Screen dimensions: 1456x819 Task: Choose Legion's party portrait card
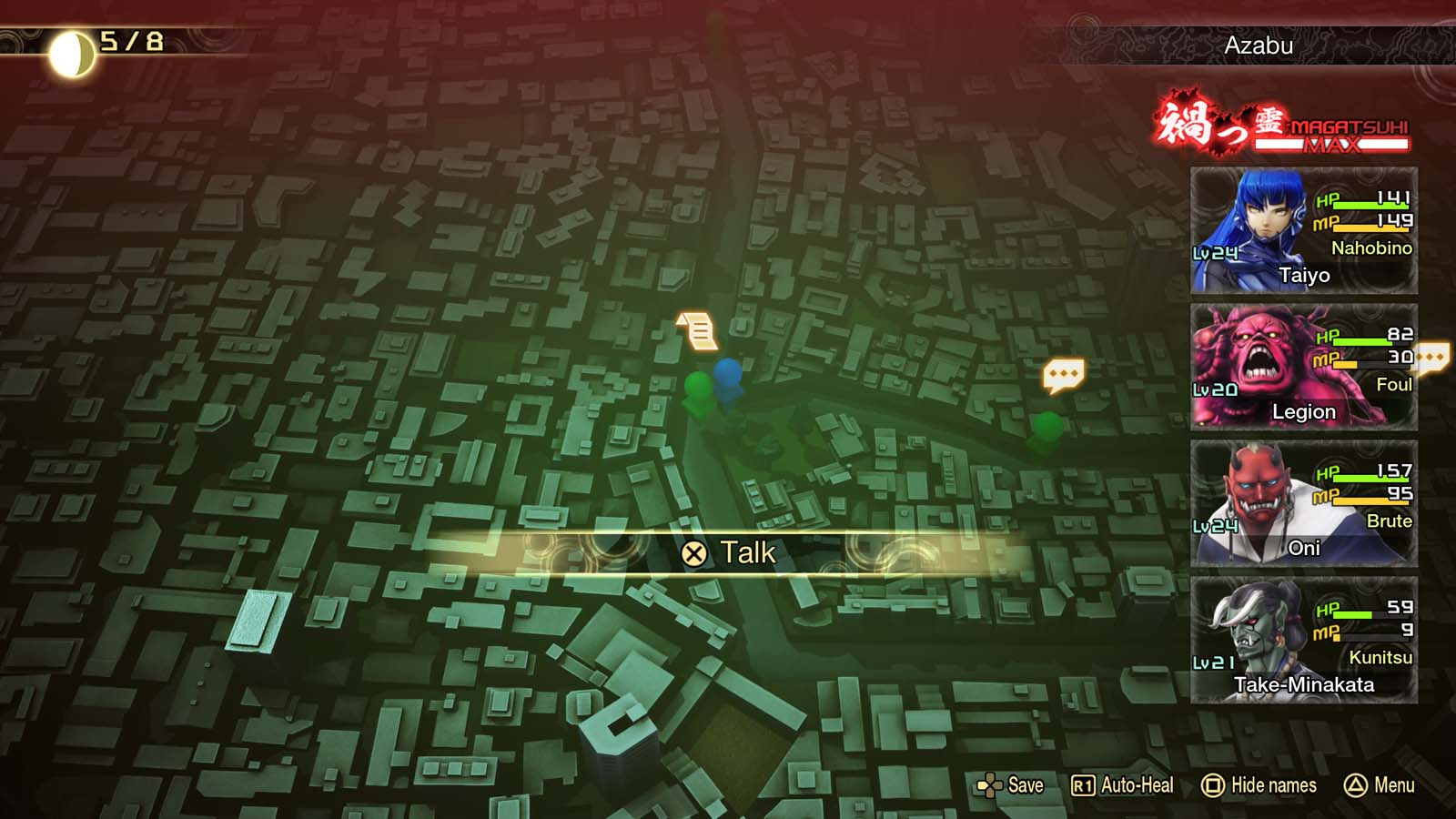[x=1303, y=367]
